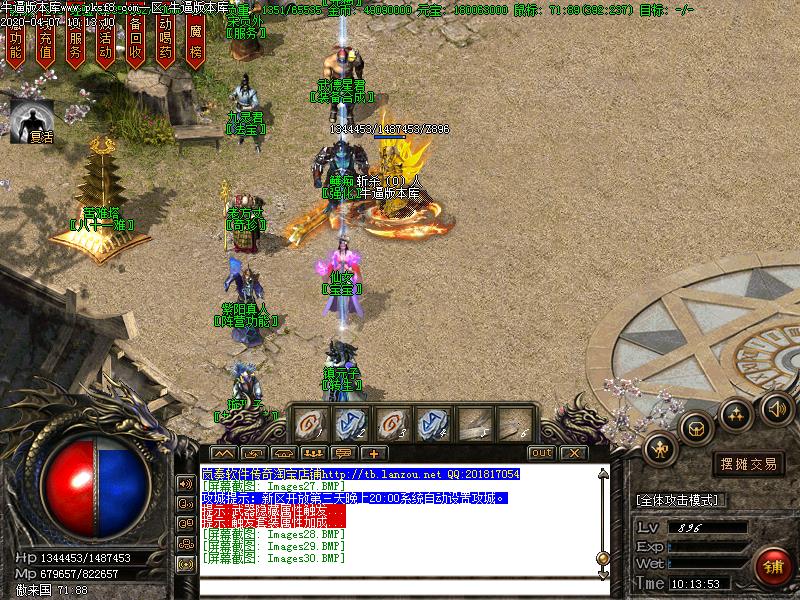Toggle the sound speaker round icon
Image resolution: width=800 pixels, height=600 pixels.
pyautogui.click(x=777, y=407)
